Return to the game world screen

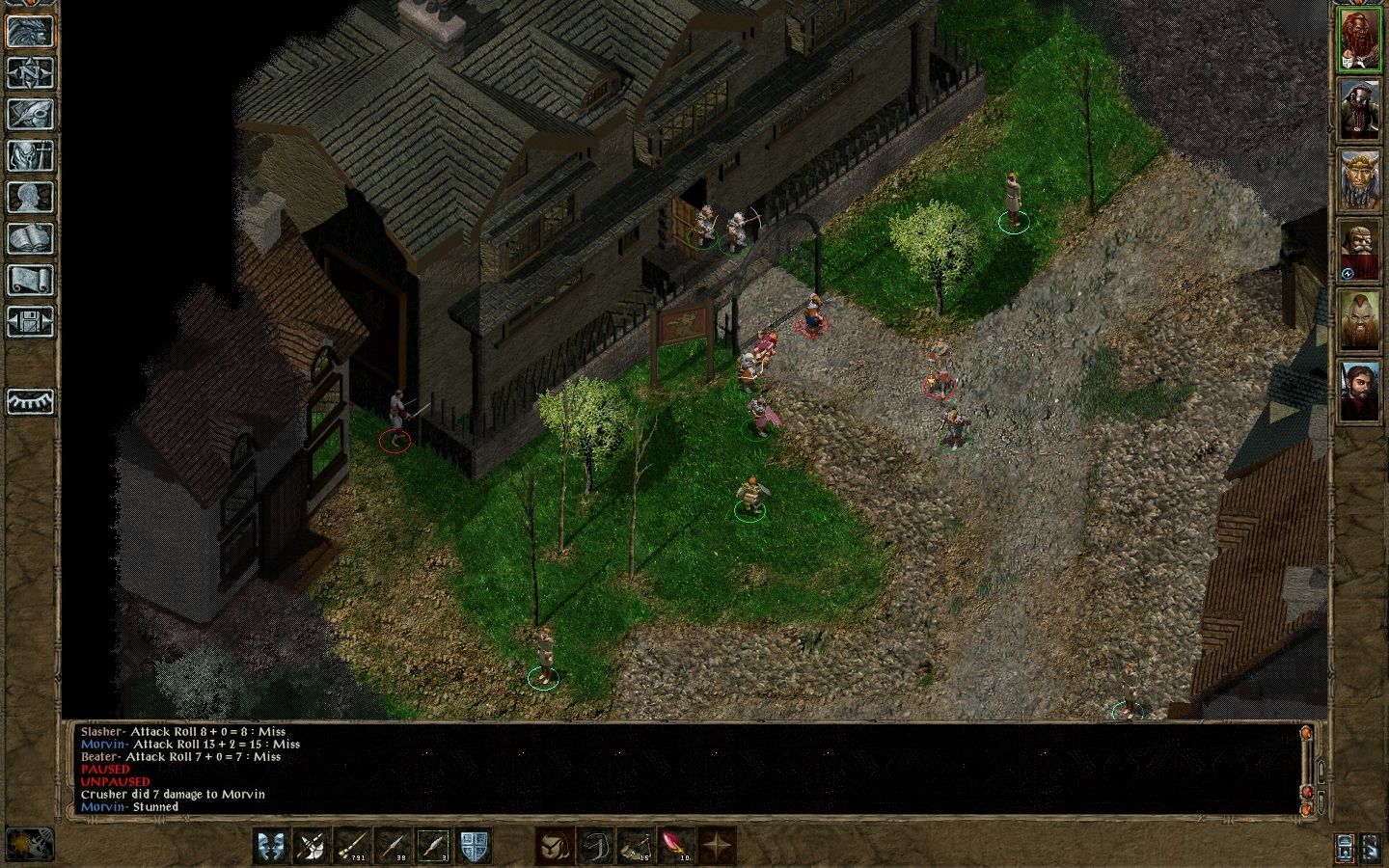tap(30, 31)
